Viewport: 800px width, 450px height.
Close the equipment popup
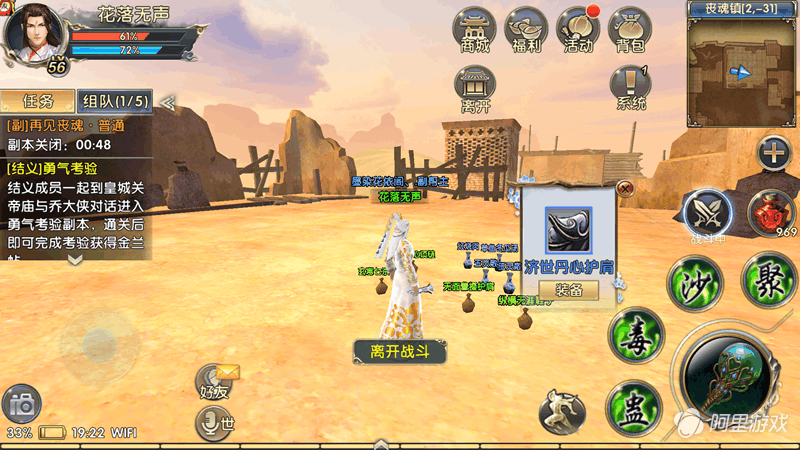click(625, 187)
